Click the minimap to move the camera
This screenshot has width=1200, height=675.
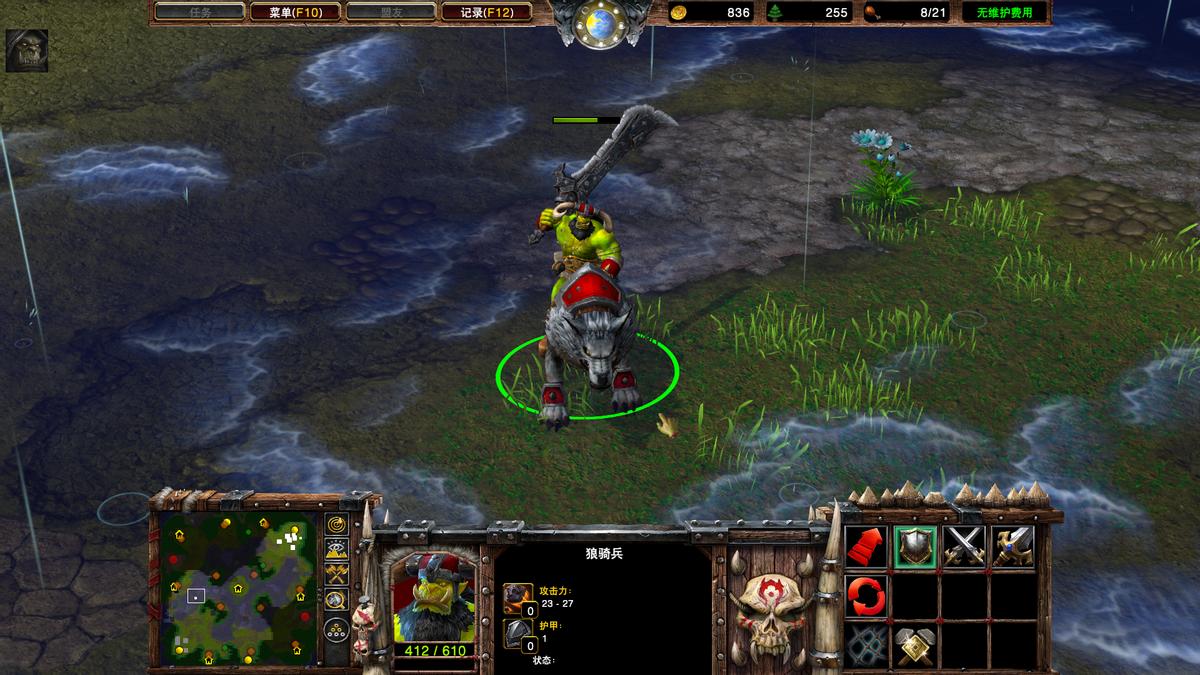click(x=239, y=589)
